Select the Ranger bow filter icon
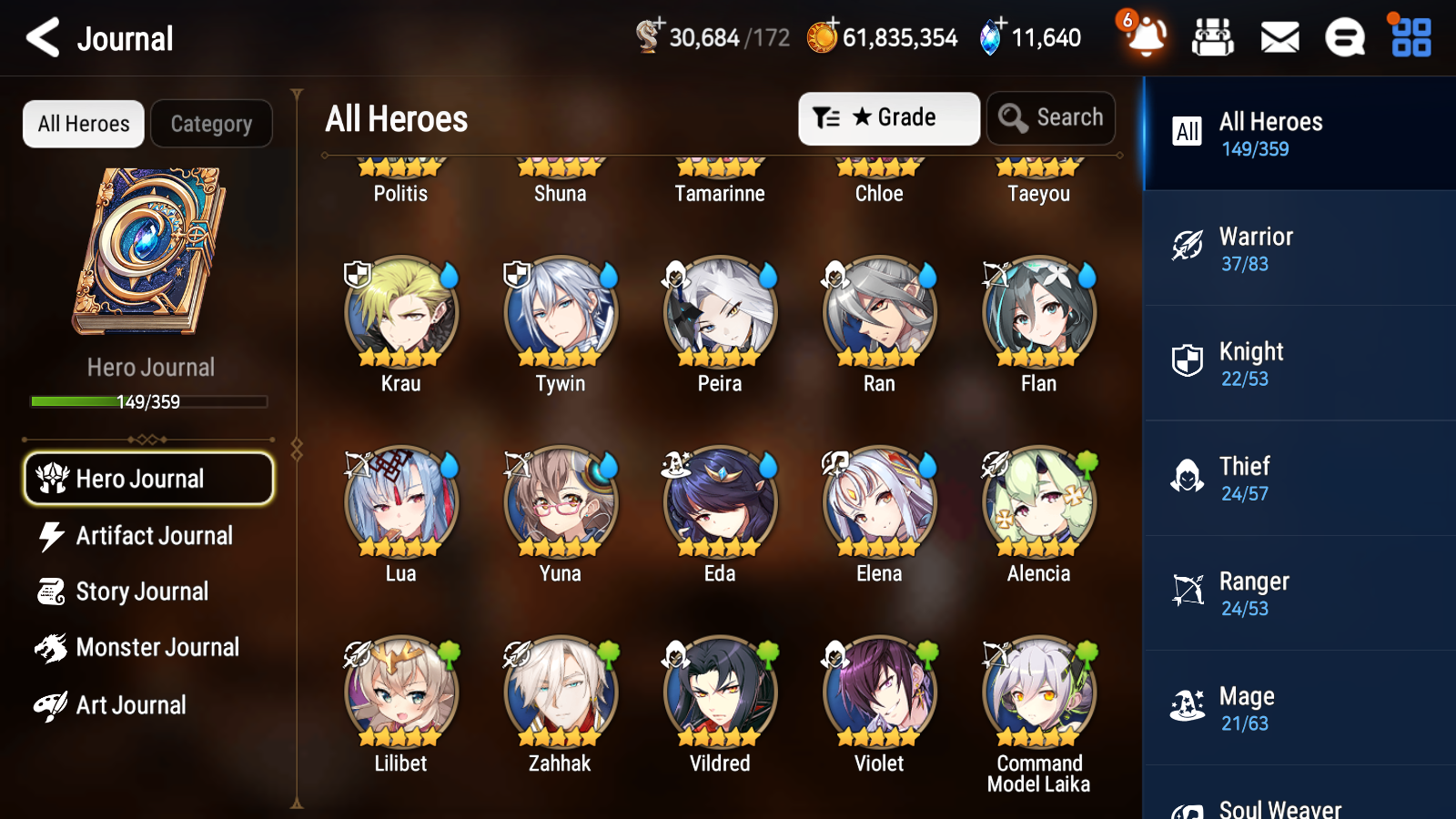The width and height of the screenshot is (1456, 819). [1185, 591]
